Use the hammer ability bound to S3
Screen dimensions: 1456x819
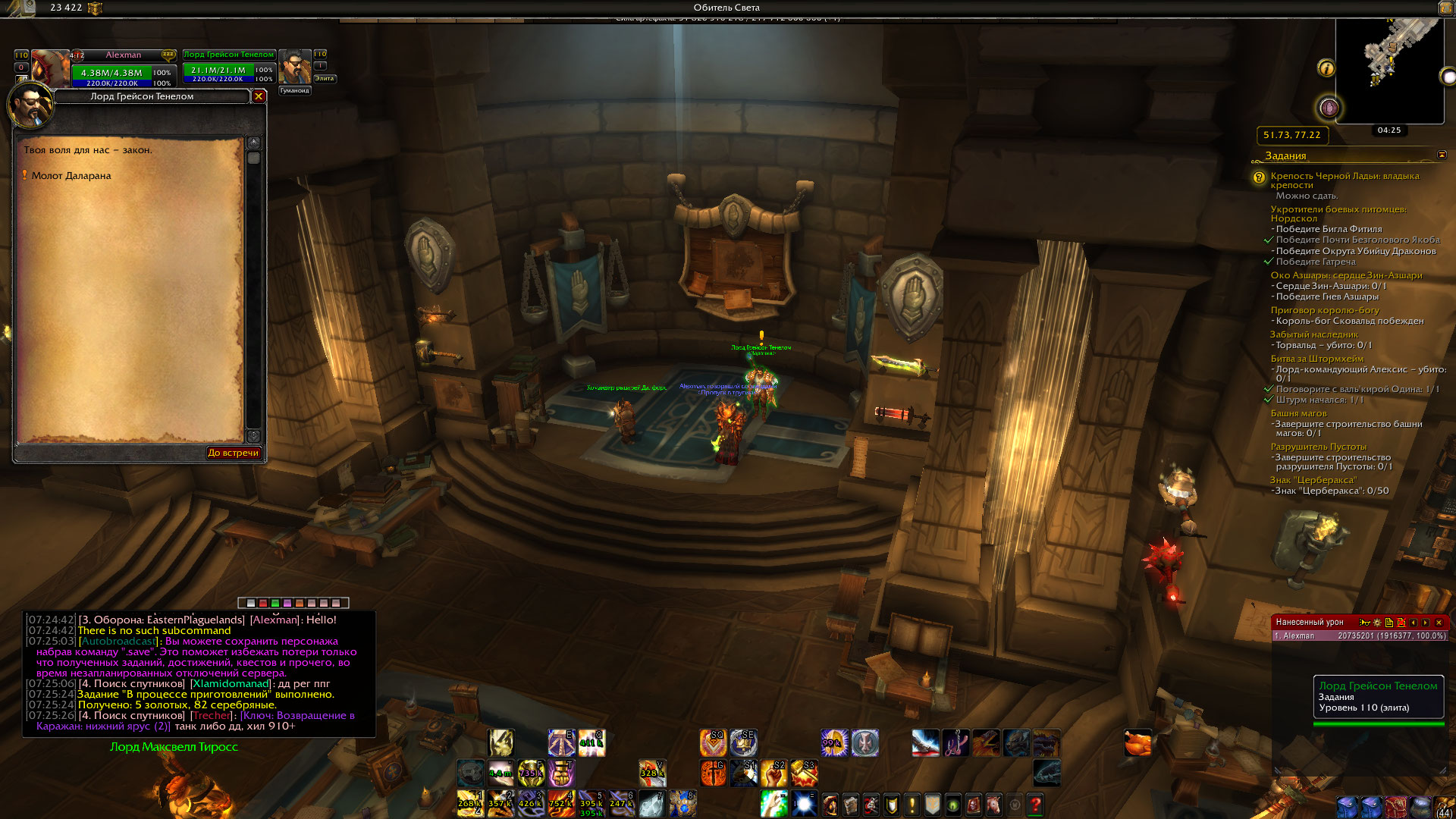[804, 773]
